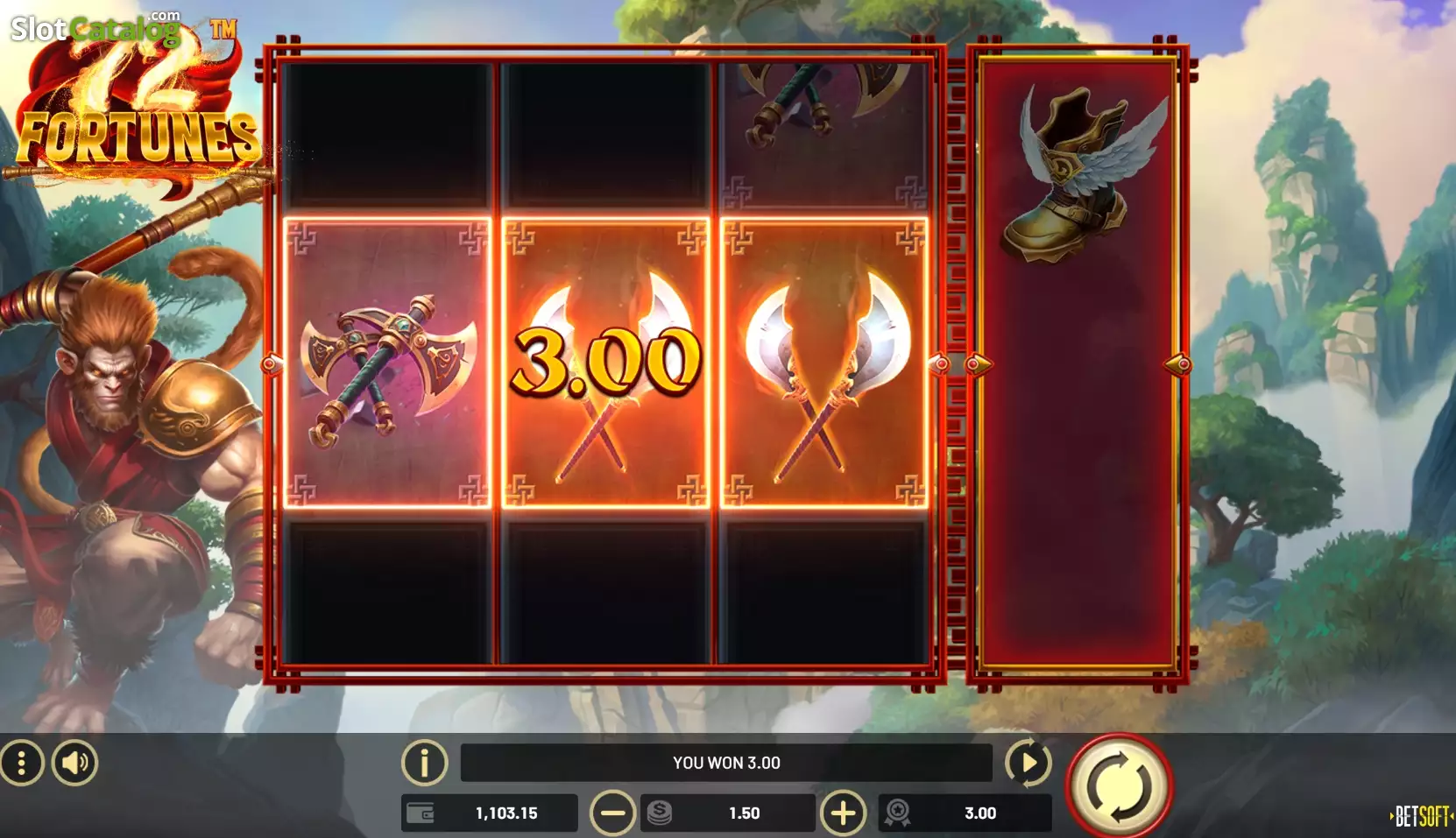Adjust the 1.50 bet amount field
The image size is (1456, 838).
tap(745, 813)
